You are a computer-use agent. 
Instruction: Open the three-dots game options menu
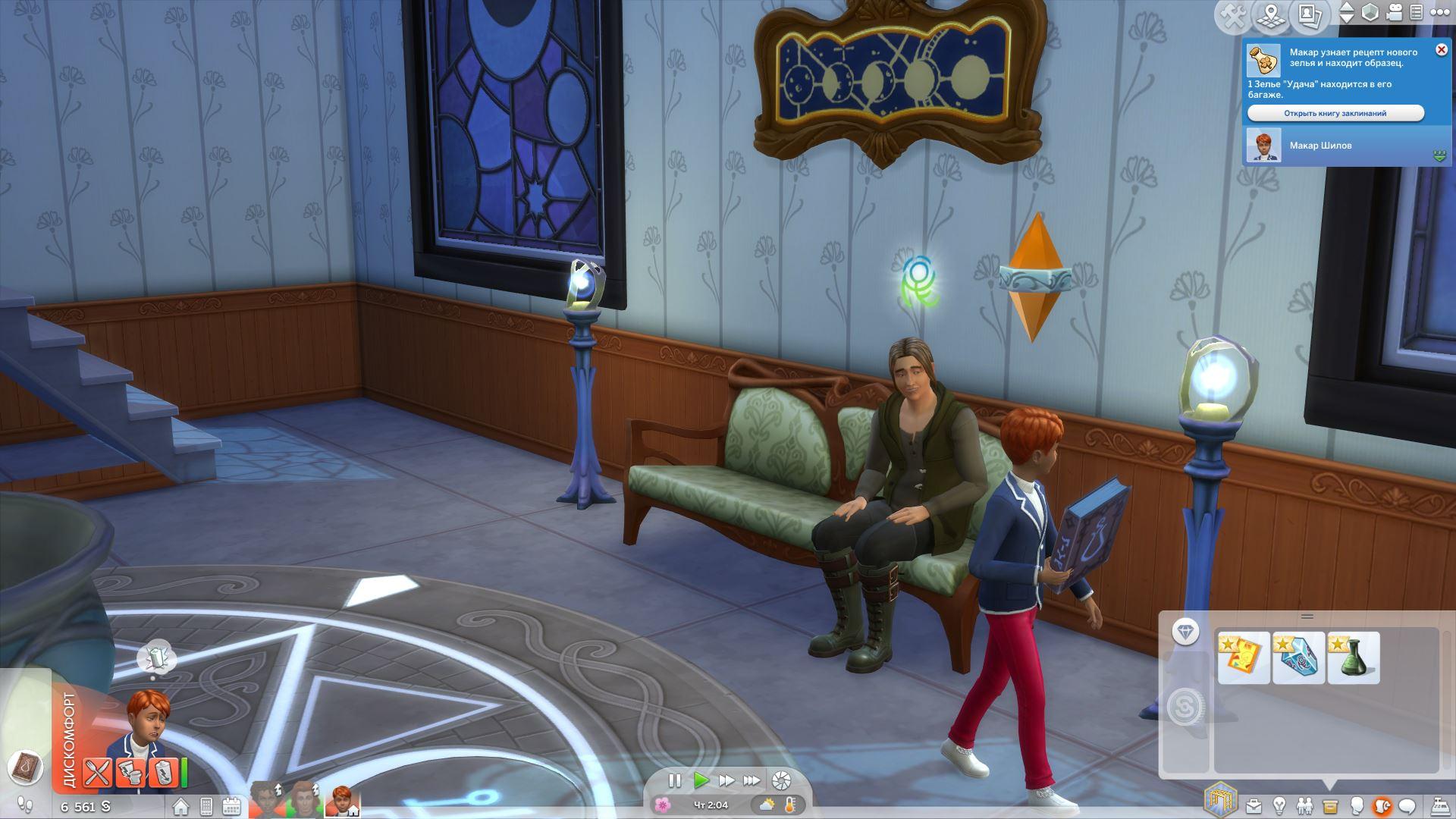point(1439,13)
